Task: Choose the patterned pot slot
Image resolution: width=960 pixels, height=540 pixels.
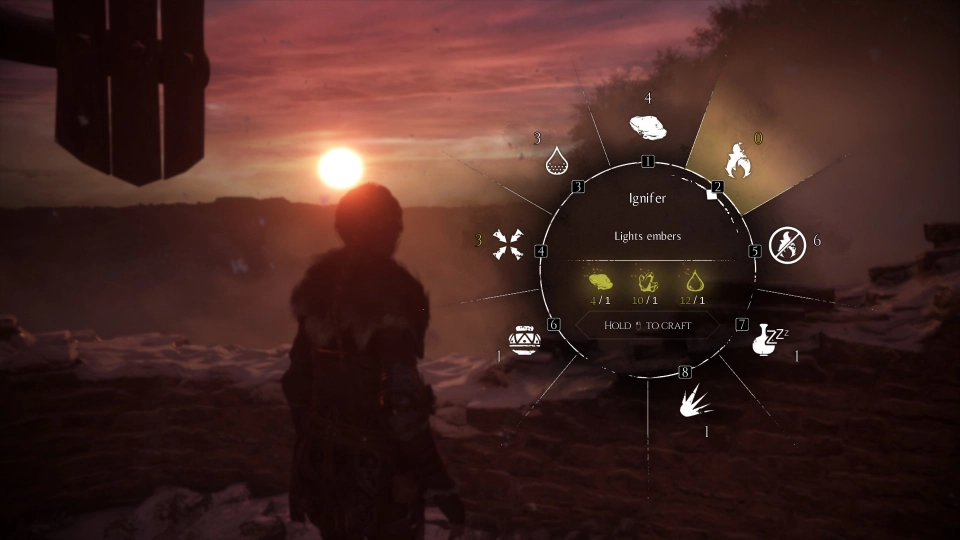Action: pyautogui.click(x=525, y=340)
